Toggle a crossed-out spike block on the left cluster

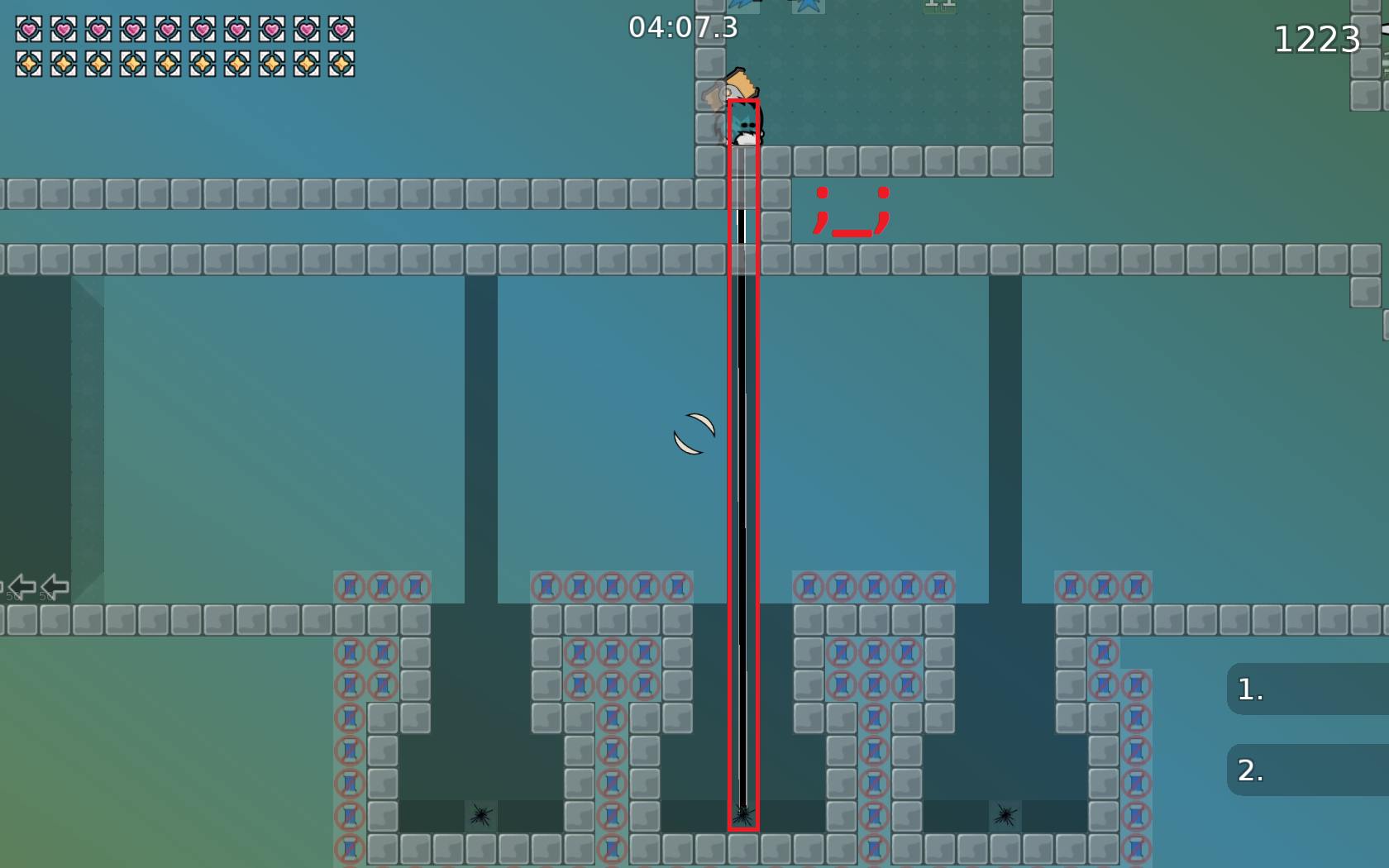[351, 588]
